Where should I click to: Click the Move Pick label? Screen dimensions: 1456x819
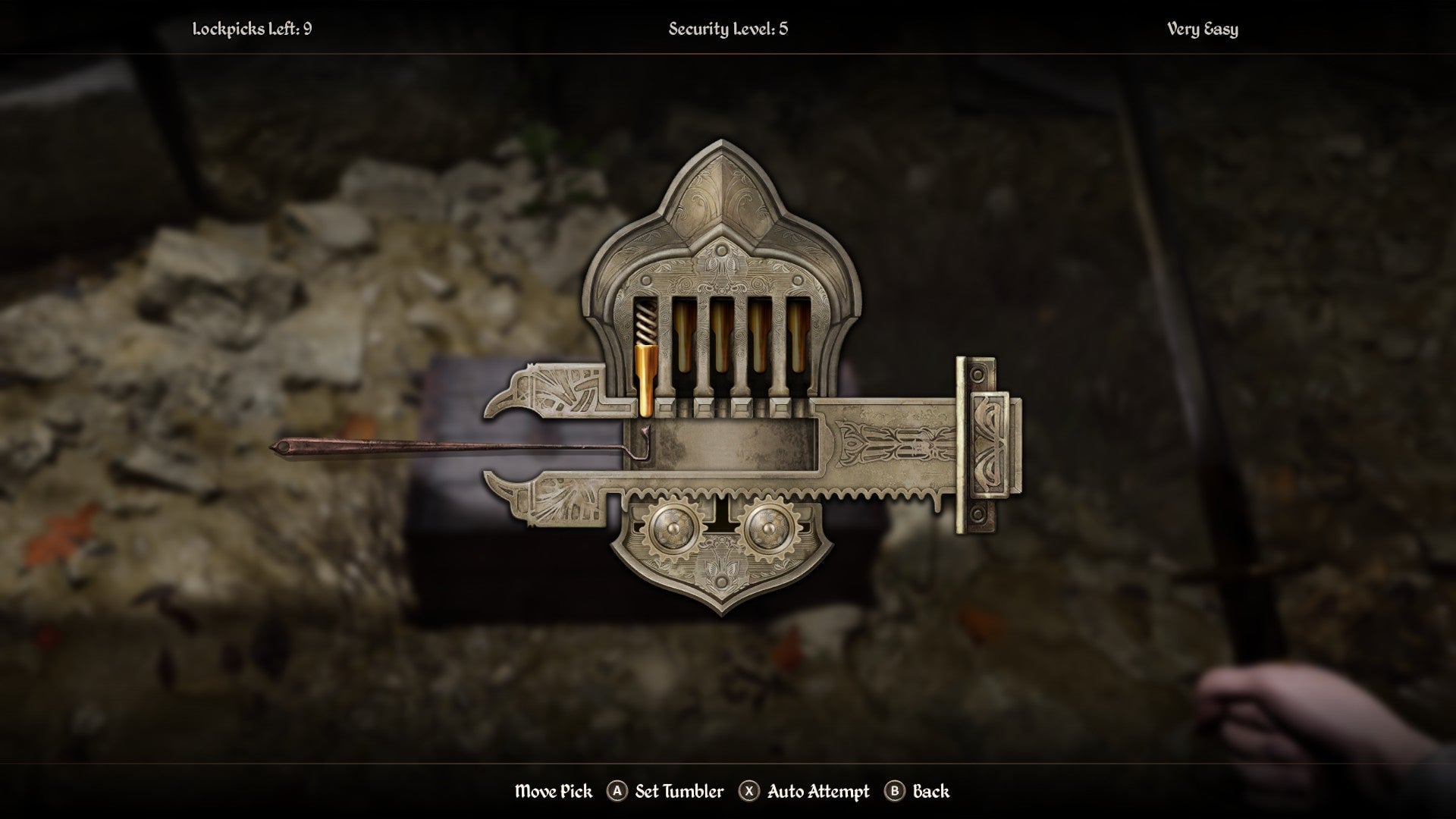point(556,792)
